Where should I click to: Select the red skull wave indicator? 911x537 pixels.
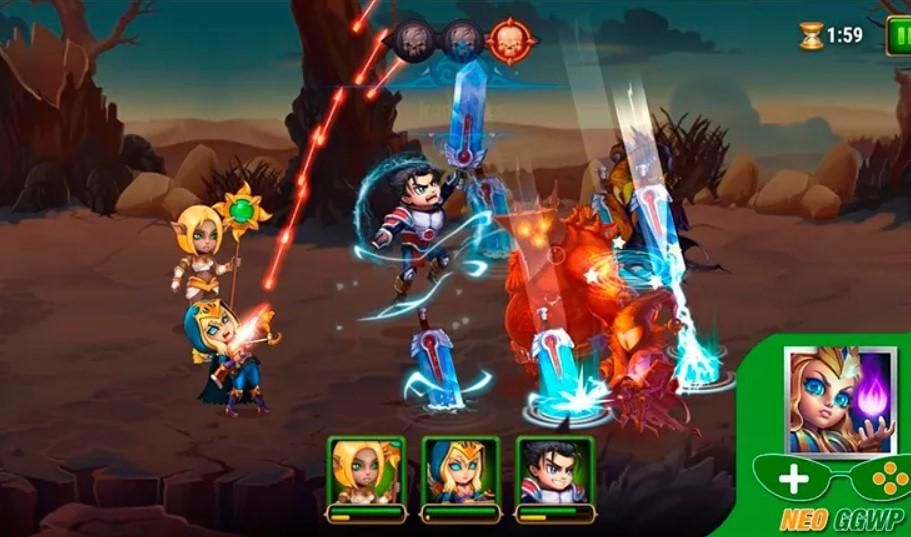[x=511, y=41]
